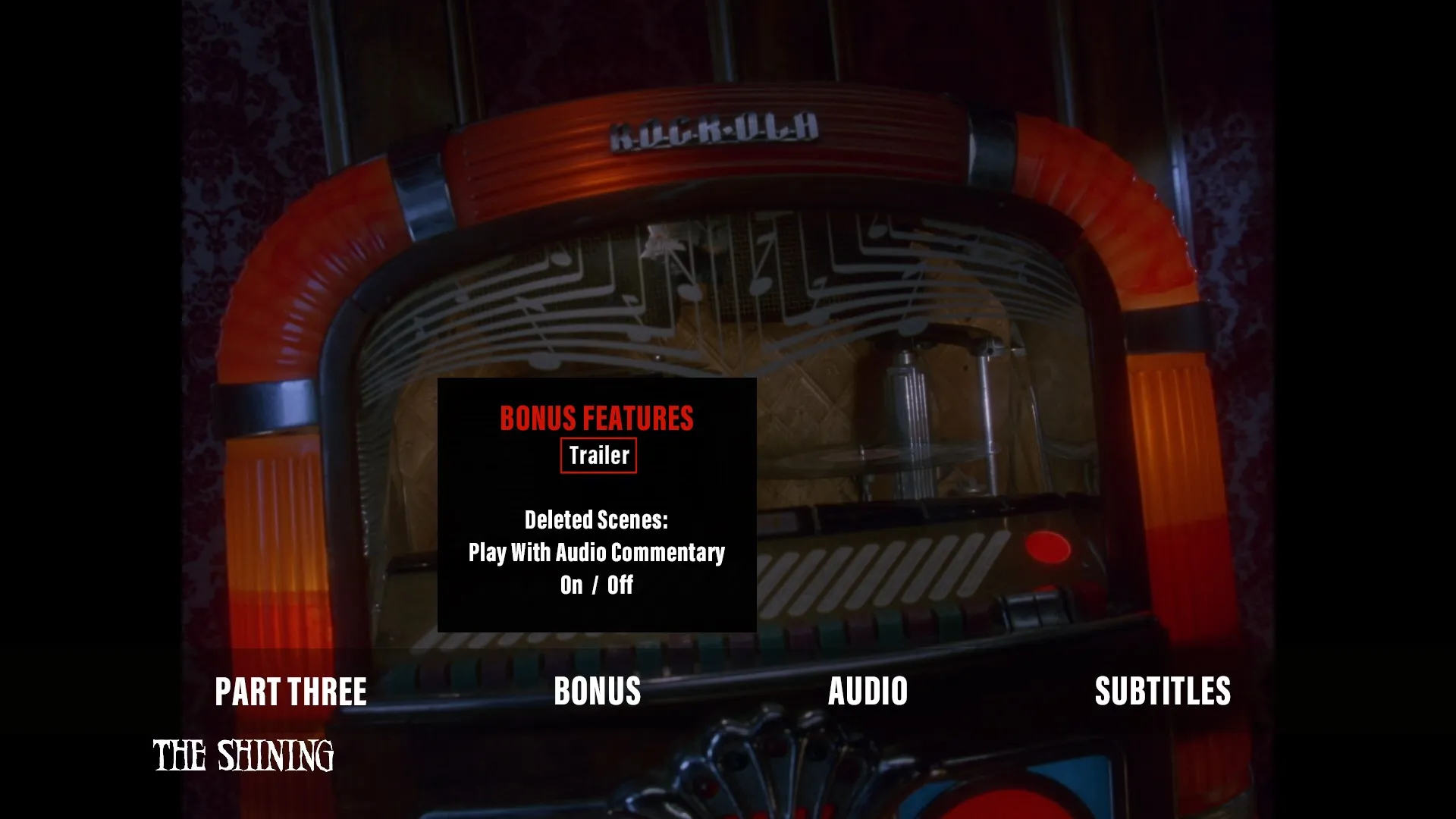Viewport: 1456px width, 819px height.
Task: Click the BONUS FEATURES heading
Action: click(596, 419)
